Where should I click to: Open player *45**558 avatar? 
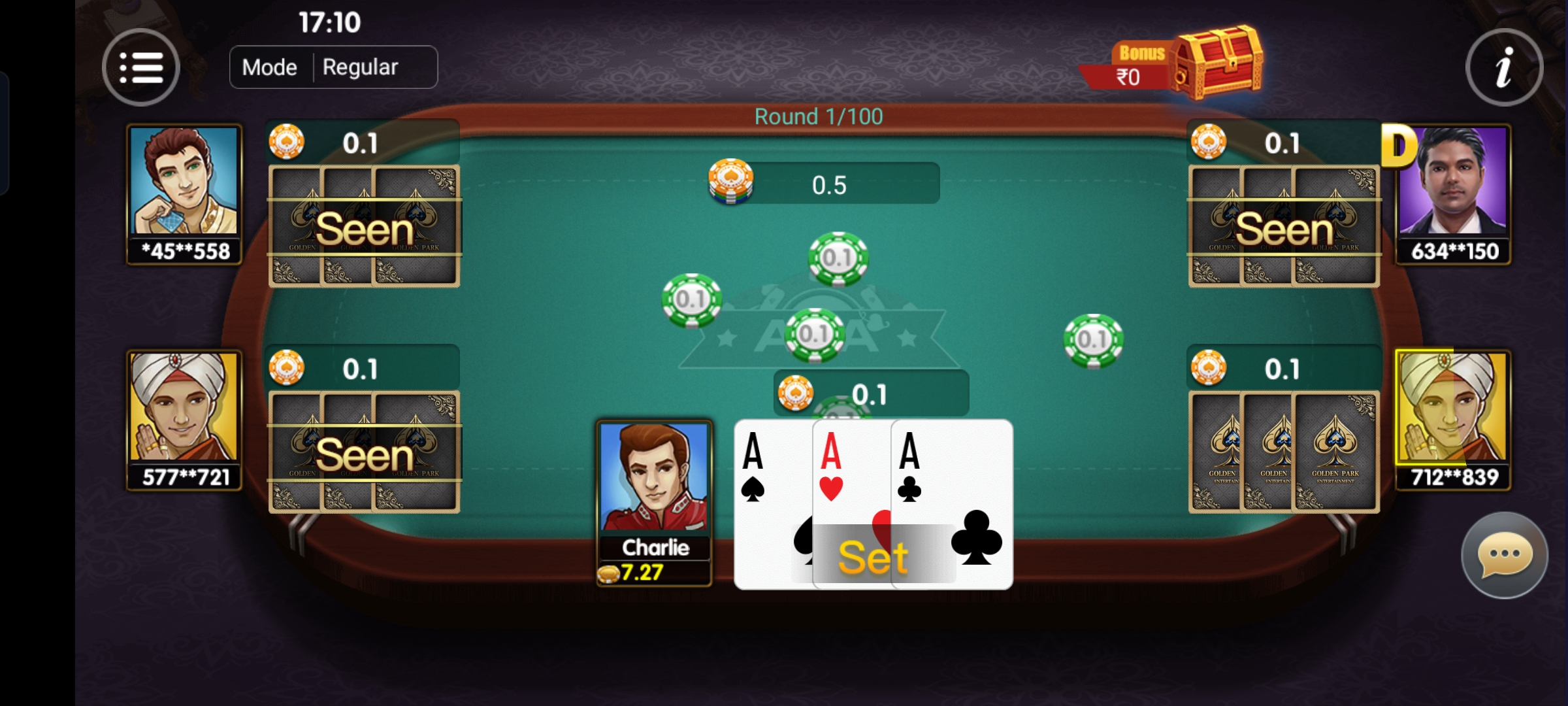pos(185,183)
